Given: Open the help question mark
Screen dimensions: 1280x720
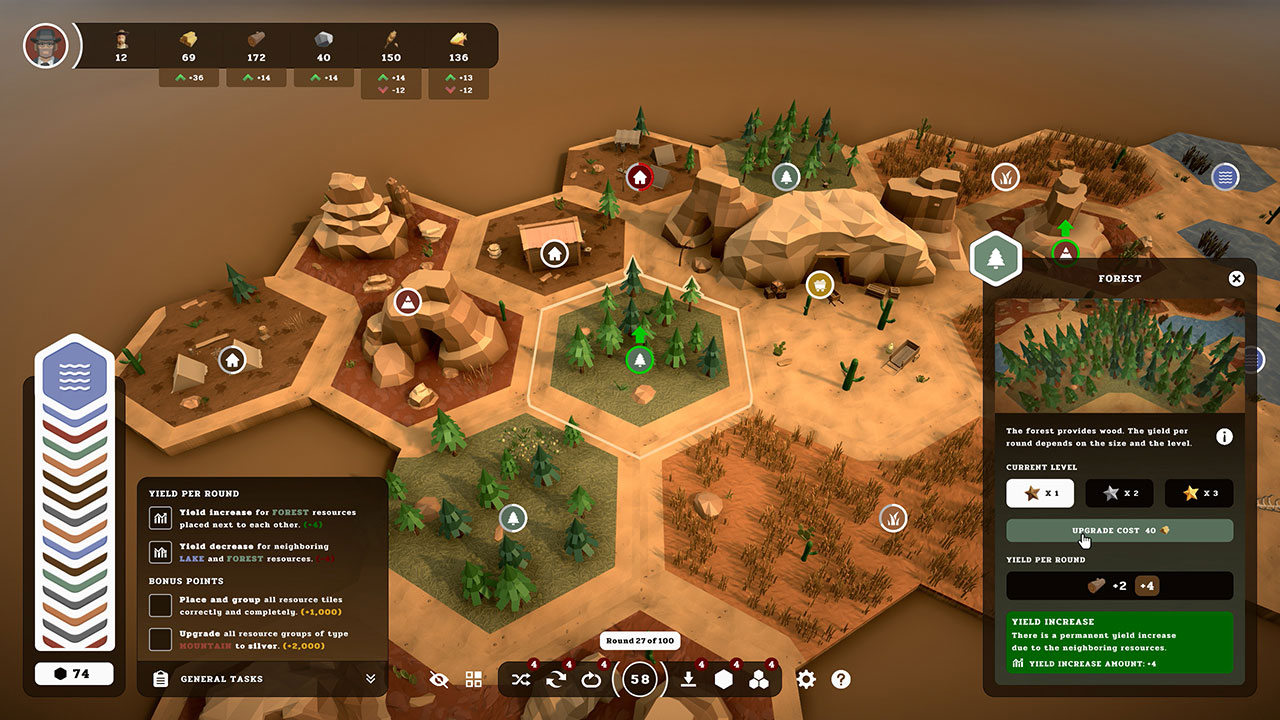Looking at the screenshot, I should [x=841, y=679].
